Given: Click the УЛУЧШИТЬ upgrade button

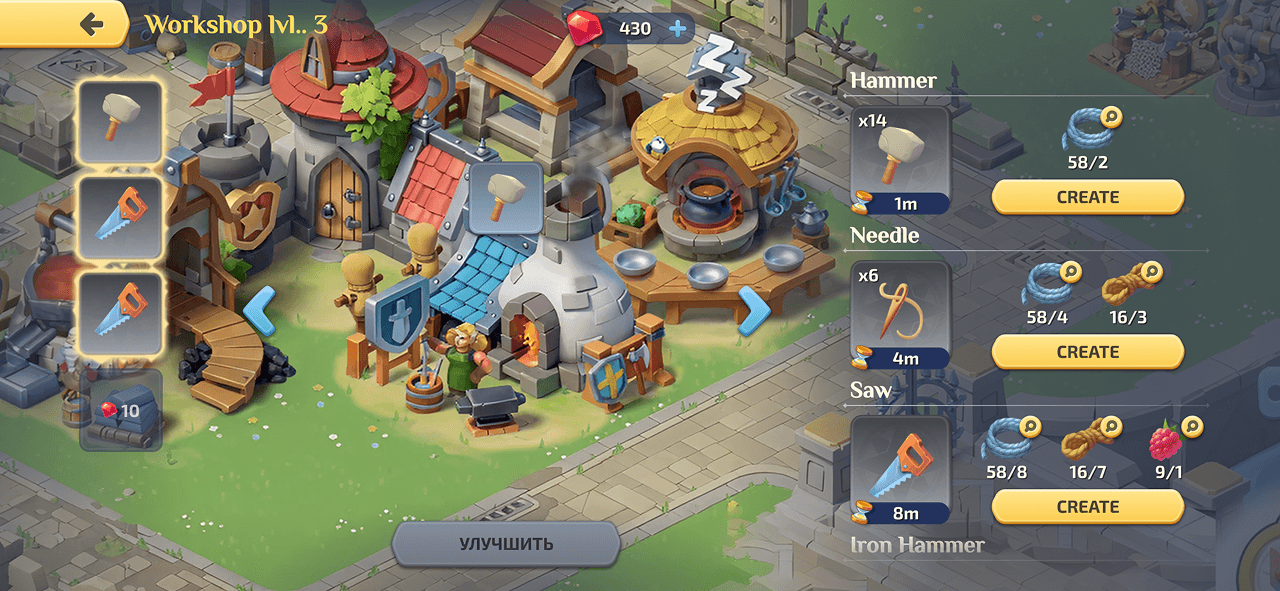Looking at the screenshot, I should pos(506,544).
